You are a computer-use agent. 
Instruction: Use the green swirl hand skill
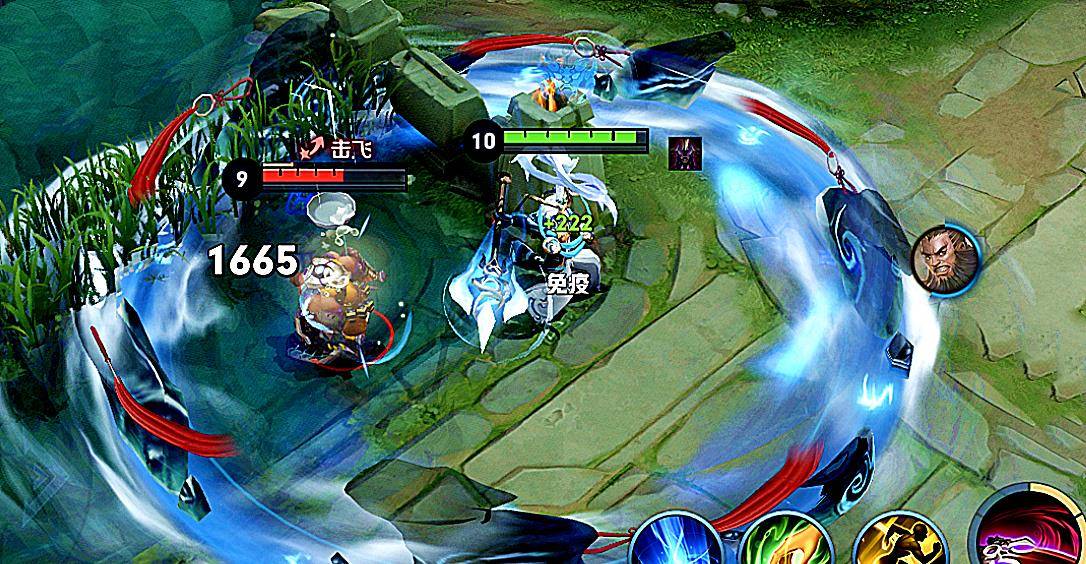point(786,543)
